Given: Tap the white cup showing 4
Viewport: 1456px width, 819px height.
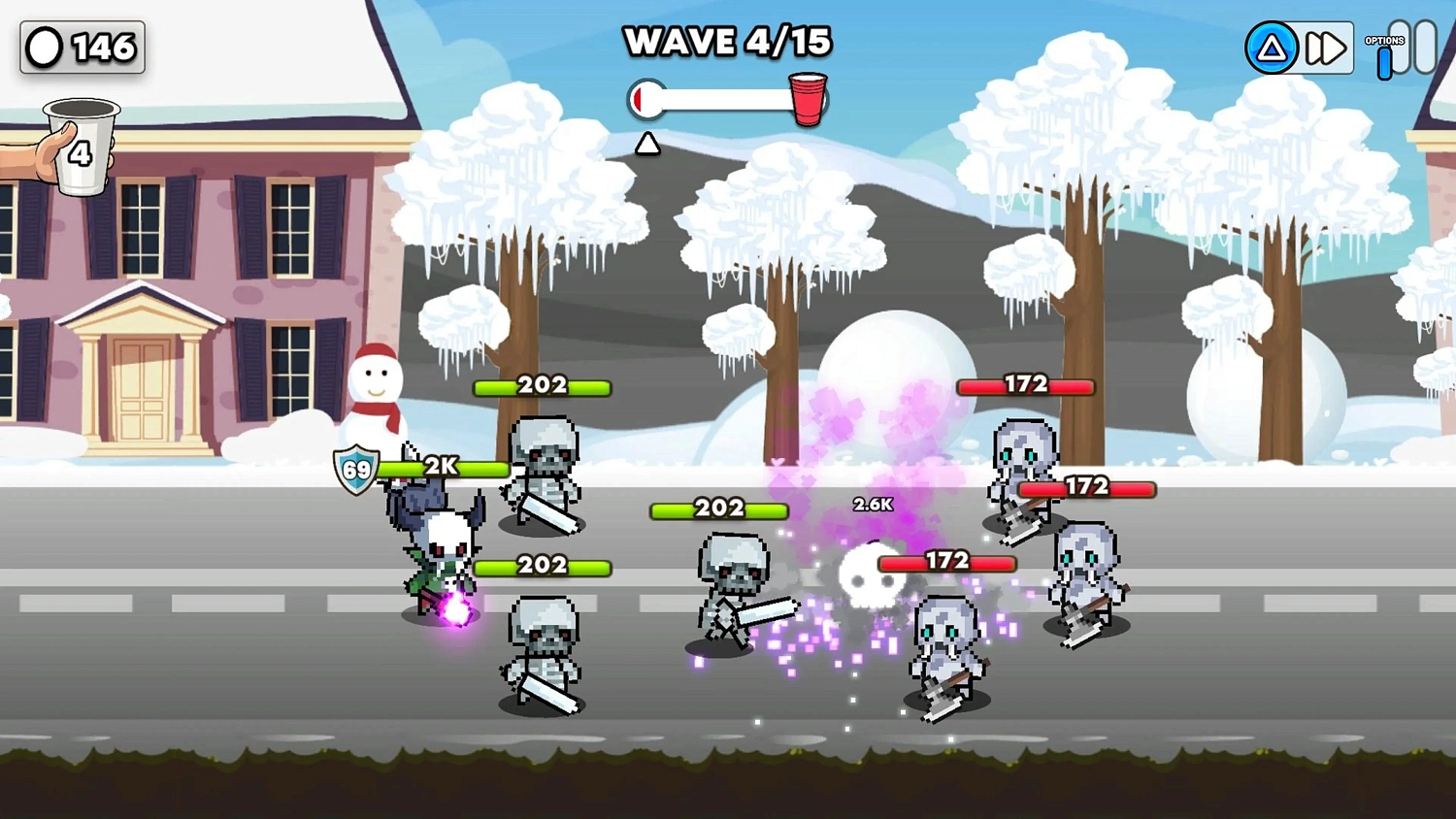Looking at the screenshot, I should [x=82, y=146].
